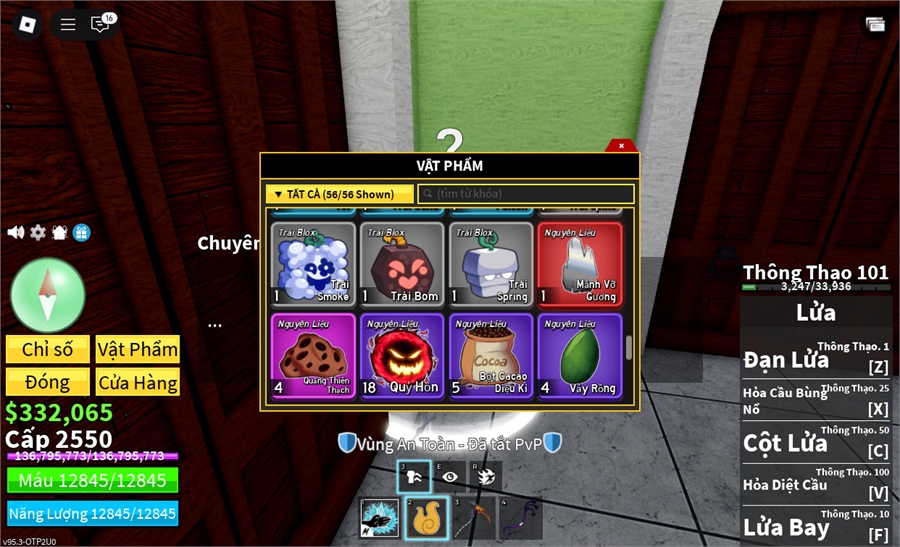Open the Cửa Hàng shop
Image resolution: width=900 pixels, height=547 pixels.
click(138, 382)
